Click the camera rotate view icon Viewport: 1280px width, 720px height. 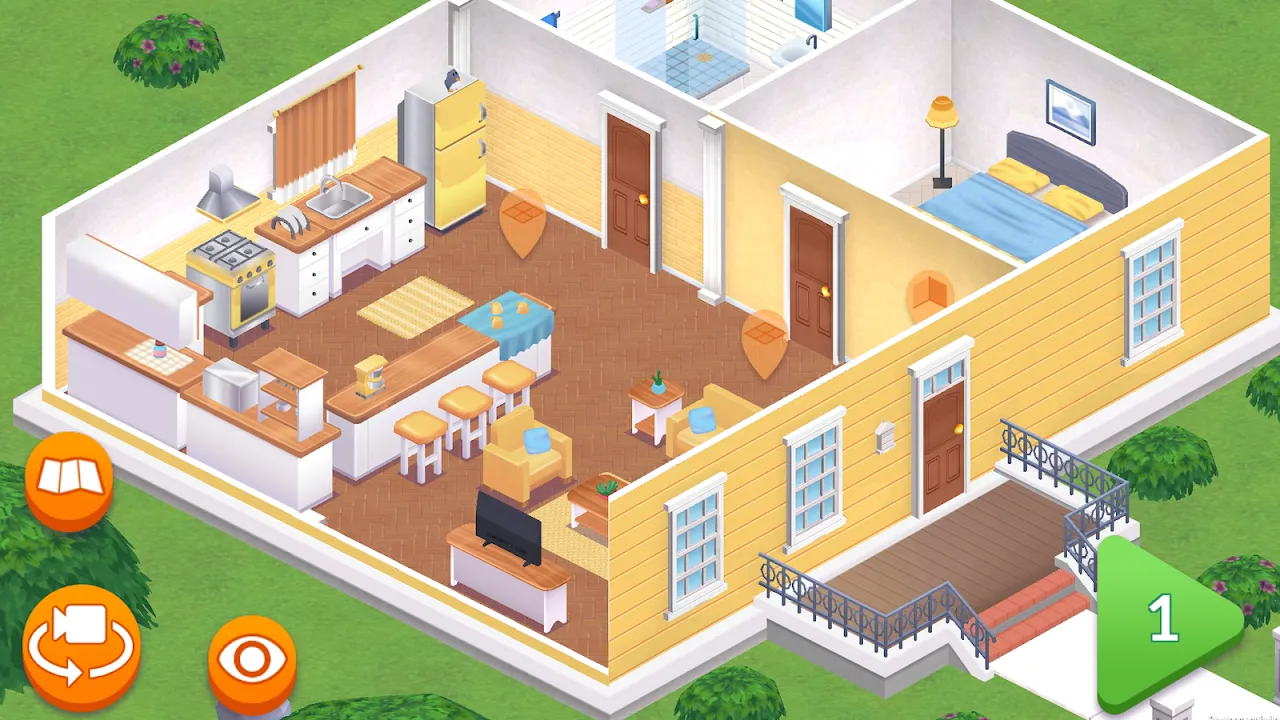(x=84, y=645)
